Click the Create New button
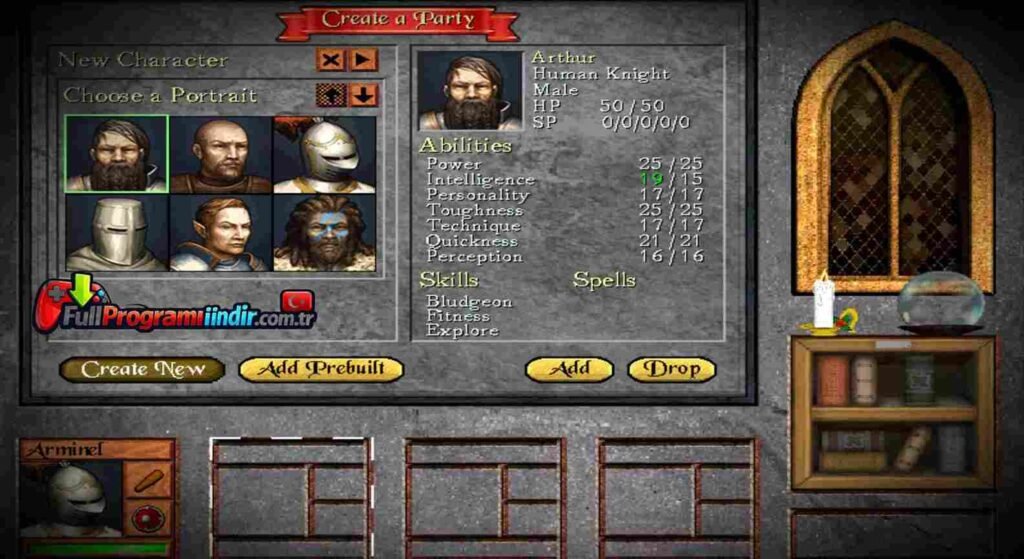The height and width of the screenshot is (559, 1024). click(x=141, y=369)
